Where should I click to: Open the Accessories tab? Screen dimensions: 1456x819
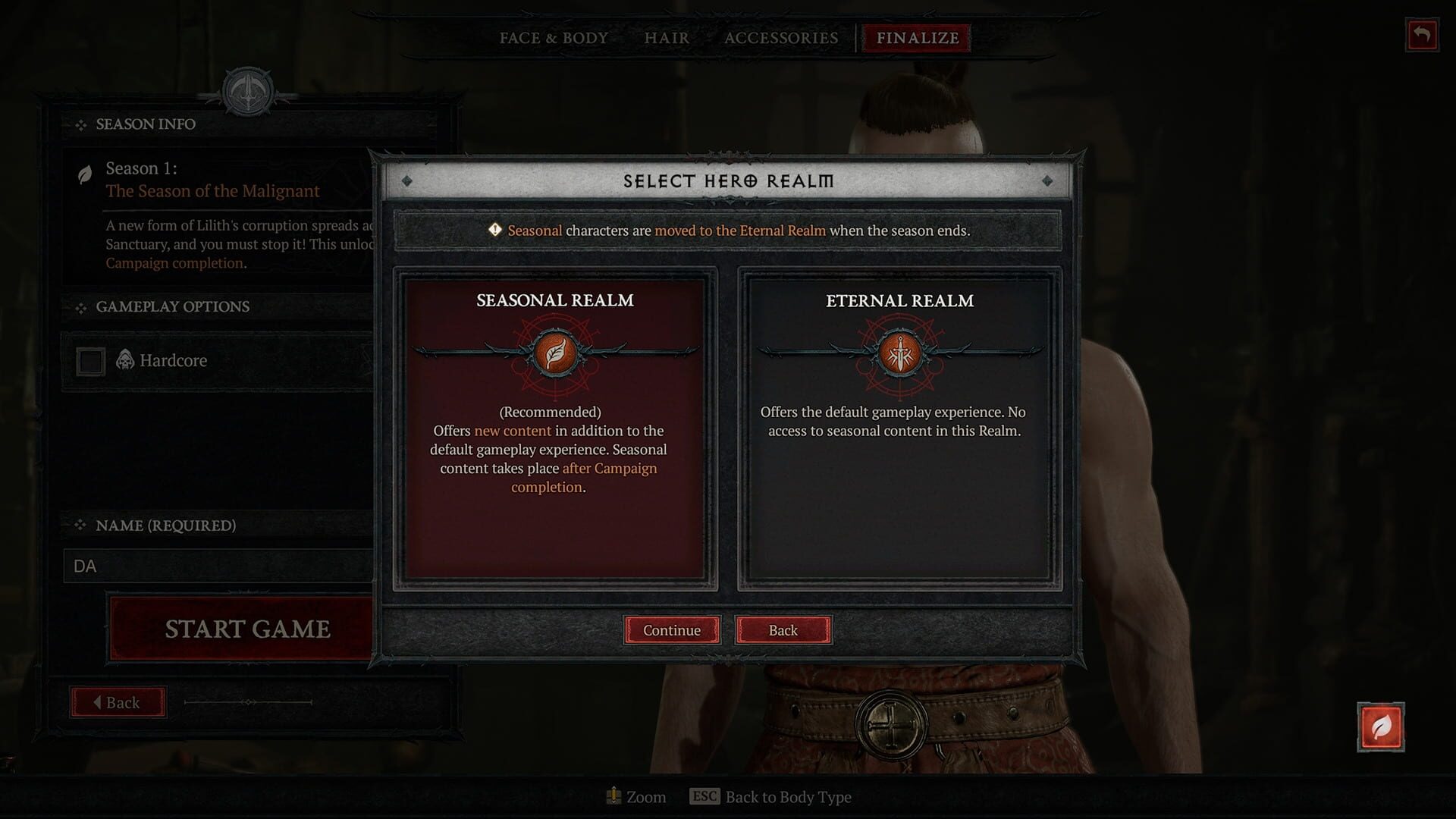click(781, 38)
